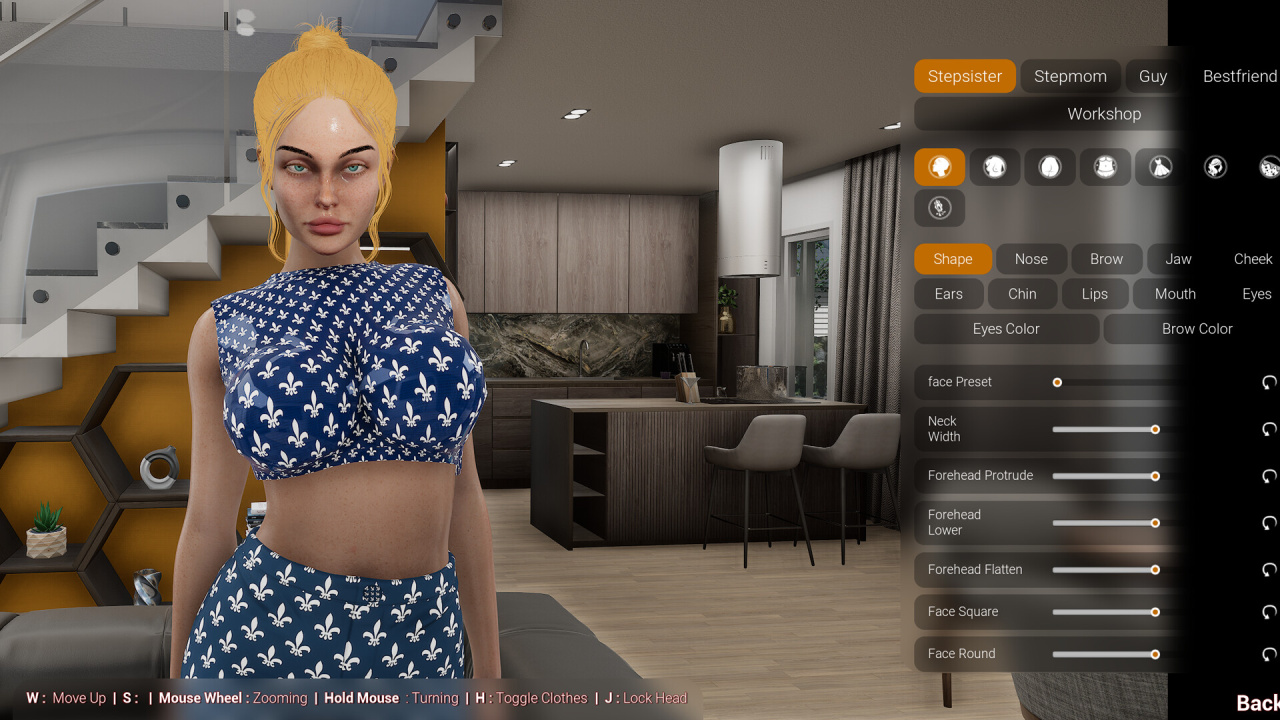Viewport: 1280px width, 720px height.
Task: Open the Brow Color options
Action: pos(1196,329)
